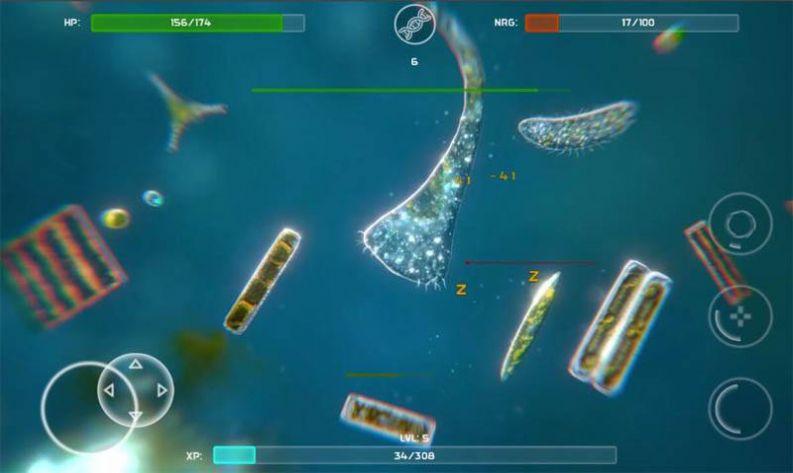Use the crescent arc ability button
Viewport: 793px width, 473px height.
coord(740,407)
